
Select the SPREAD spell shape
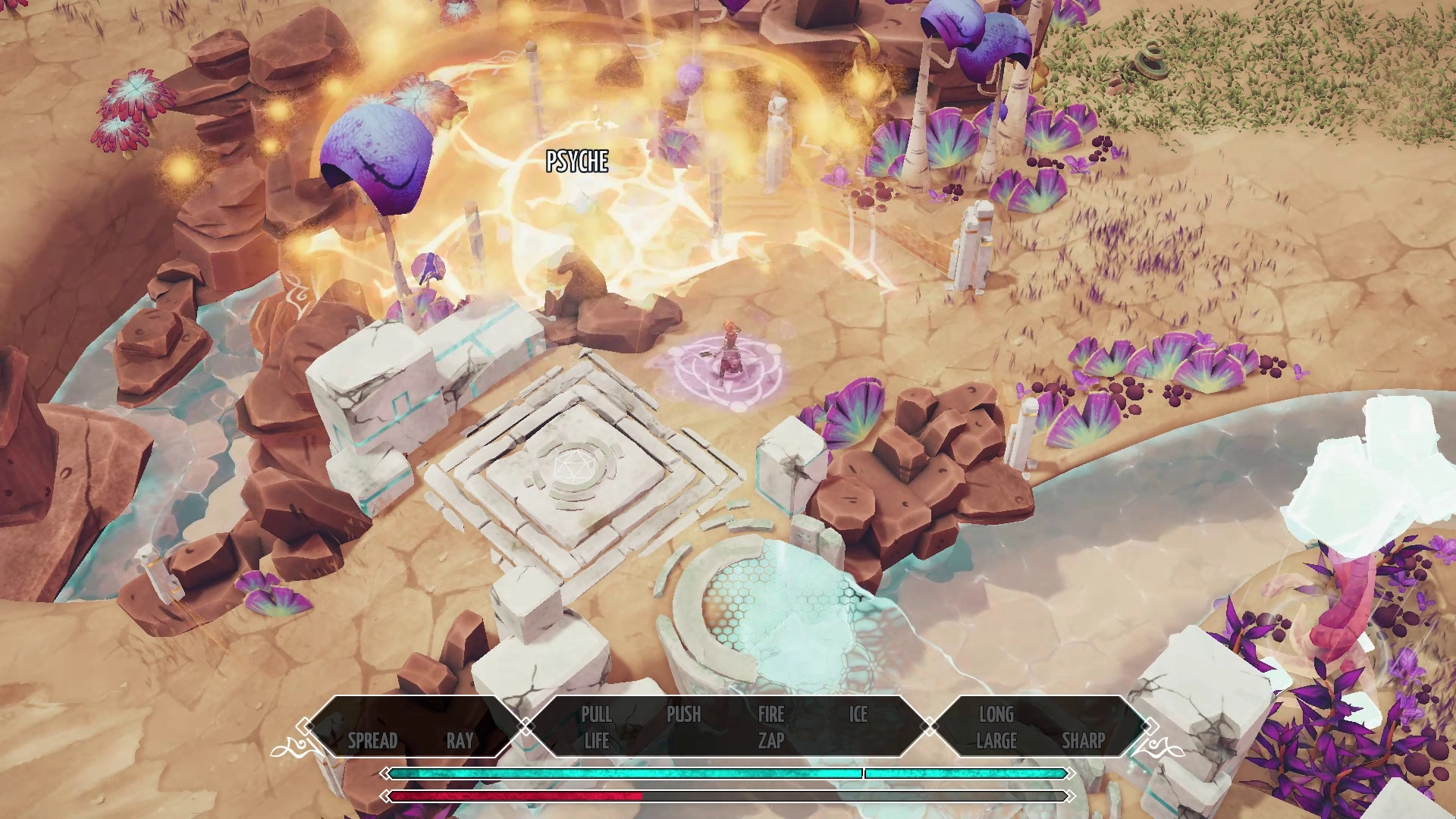(x=372, y=740)
